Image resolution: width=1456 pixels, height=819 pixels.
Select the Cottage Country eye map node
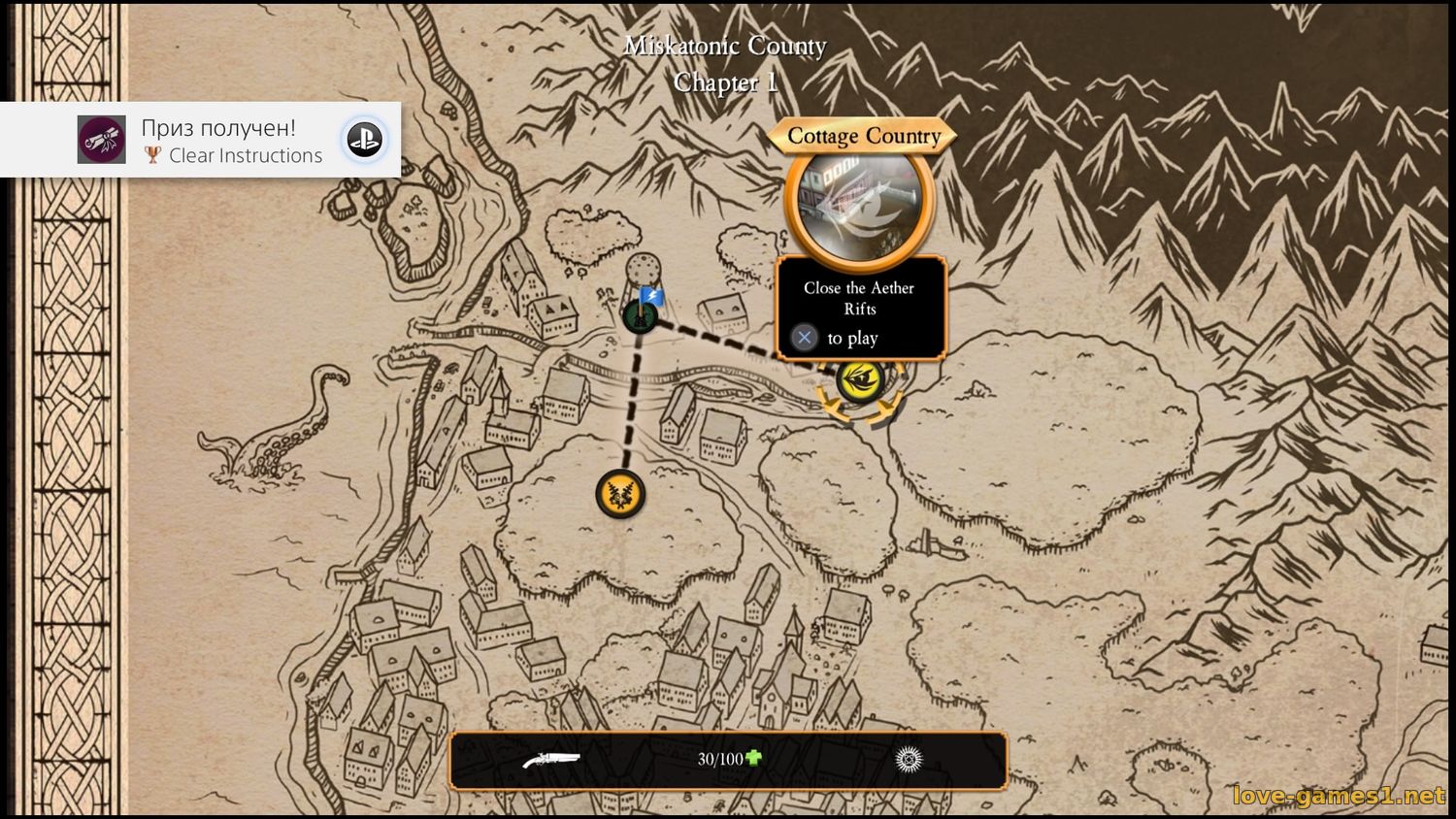tap(860, 379)
